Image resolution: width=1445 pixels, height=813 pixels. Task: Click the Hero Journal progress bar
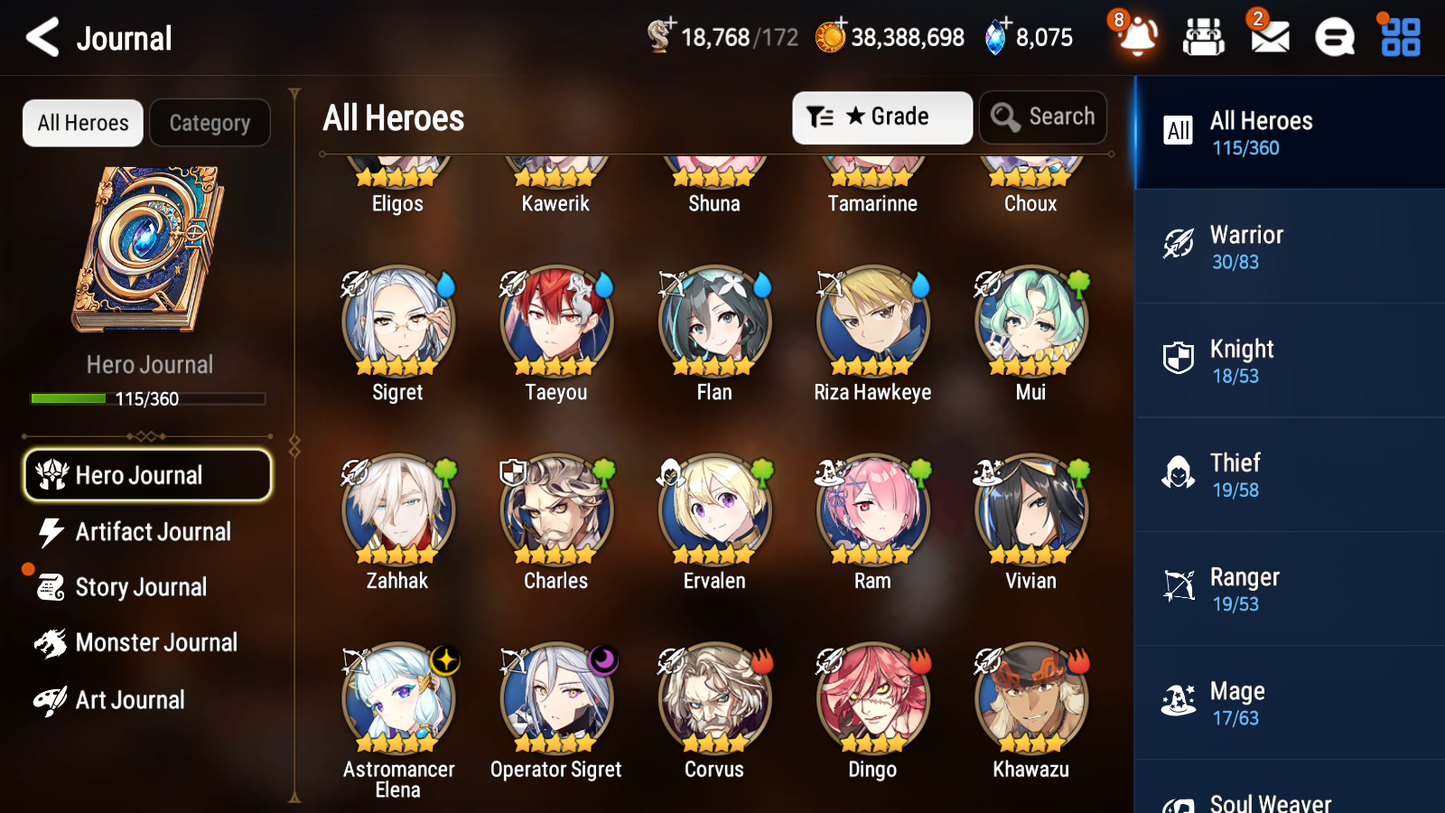tap(149, 398)
